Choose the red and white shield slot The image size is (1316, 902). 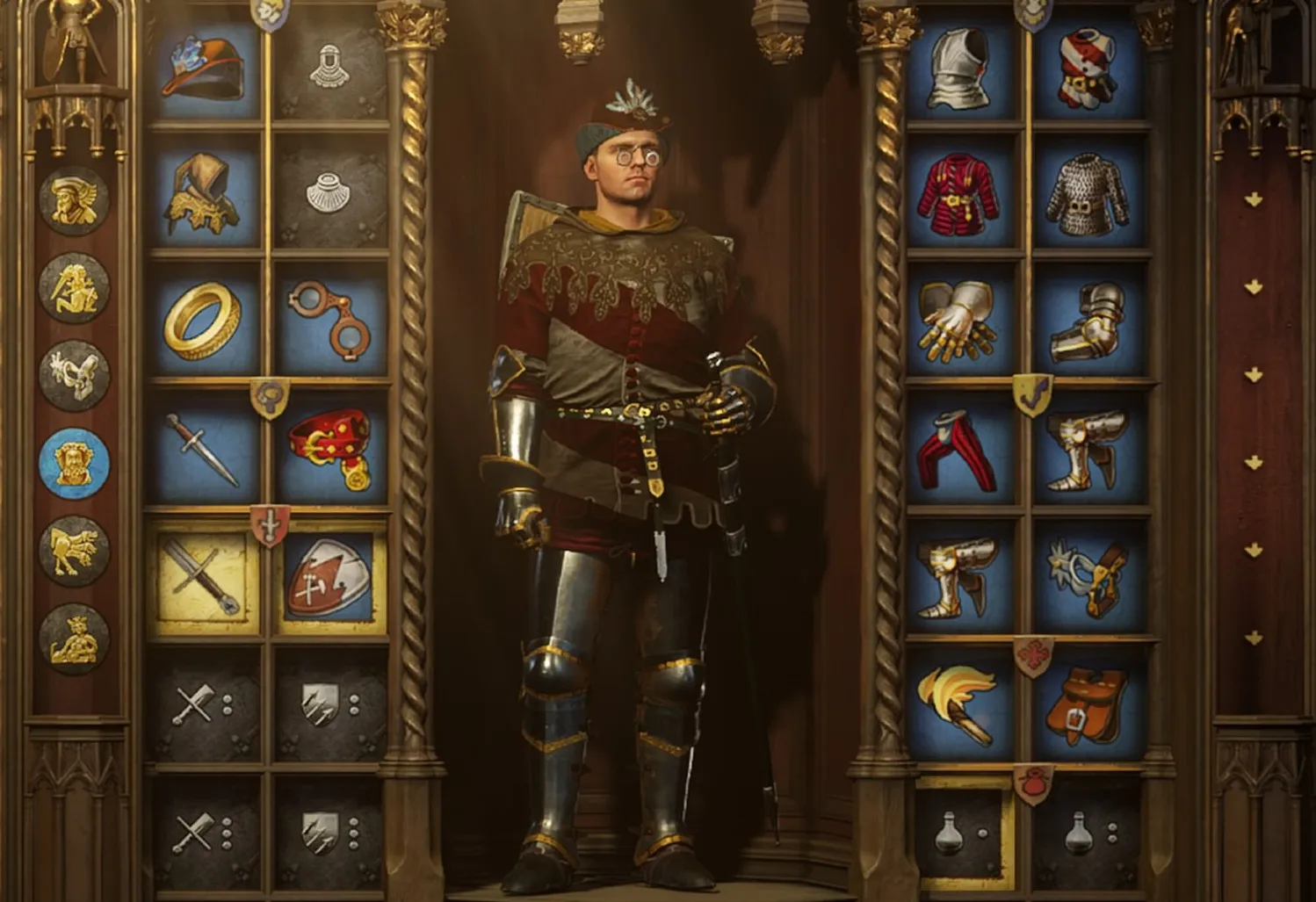tap(330, 577)
